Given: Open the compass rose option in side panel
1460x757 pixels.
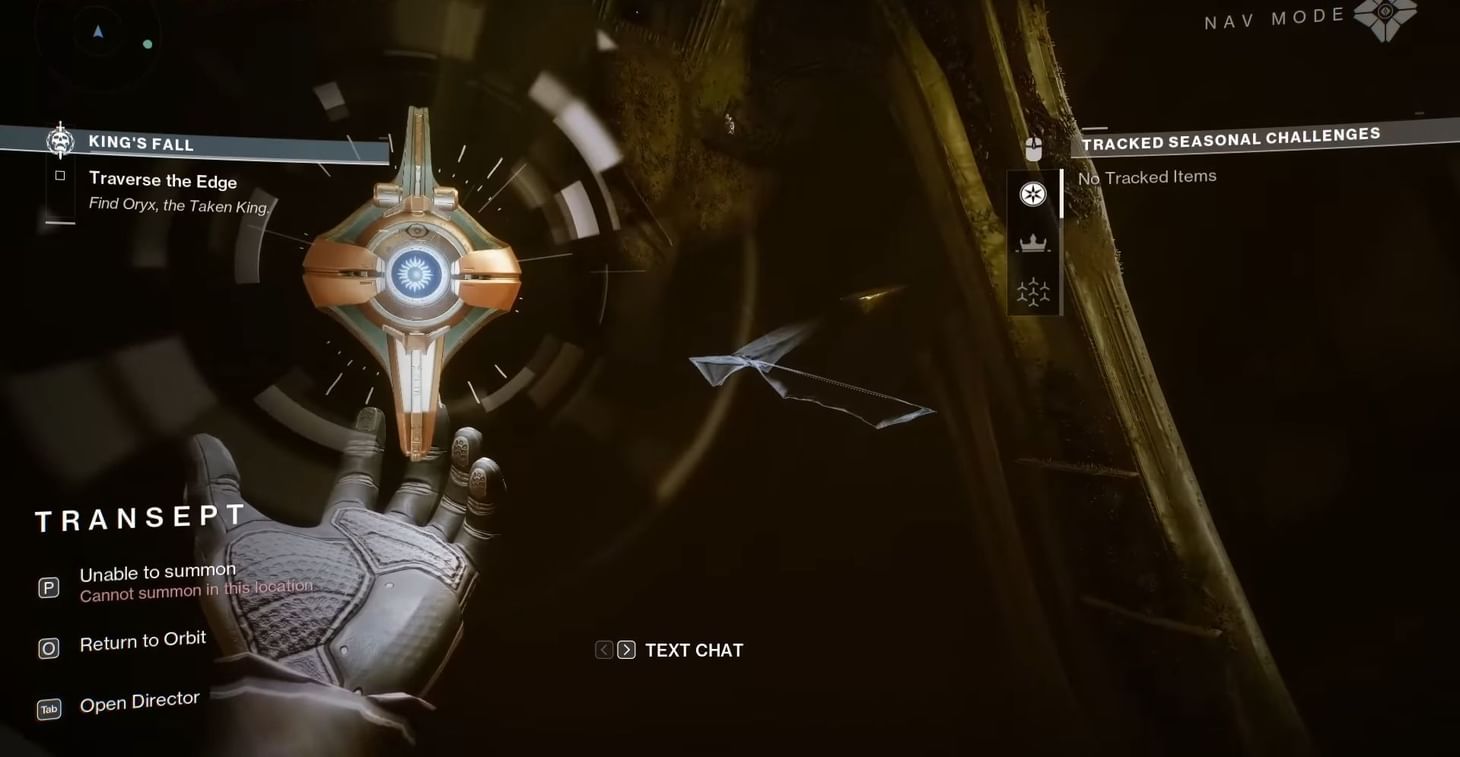Looking at the screenshot, I should click(x=1033, y=194).
